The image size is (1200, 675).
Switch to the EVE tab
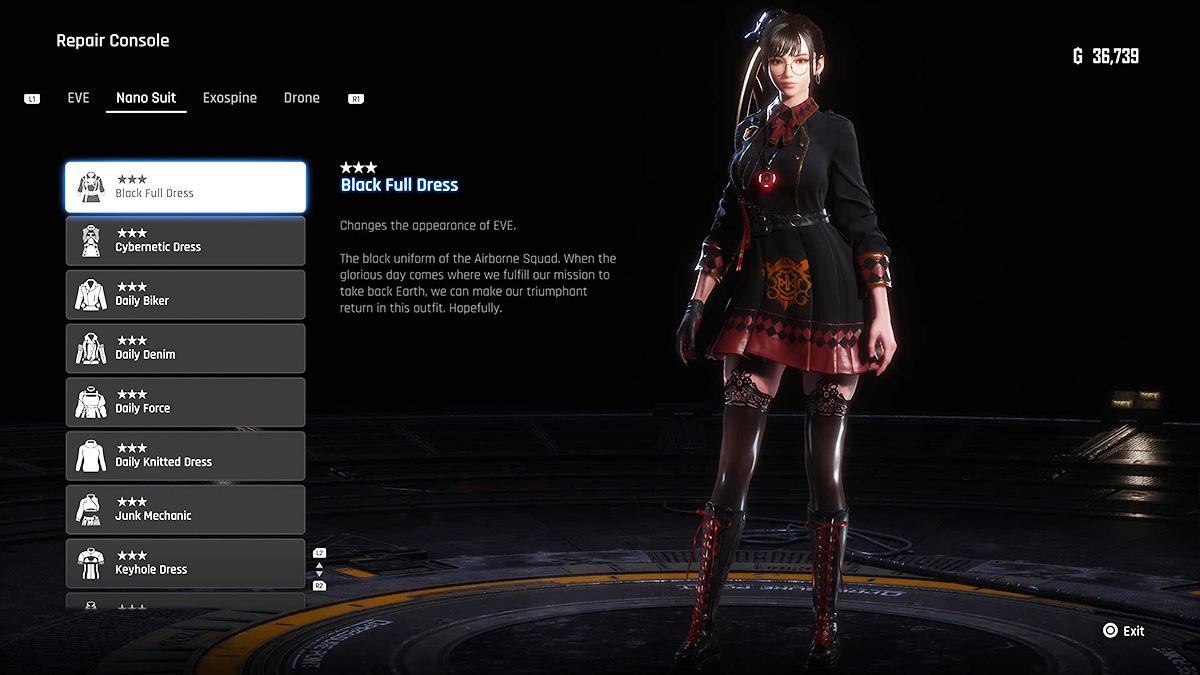(x=78, y=98)
